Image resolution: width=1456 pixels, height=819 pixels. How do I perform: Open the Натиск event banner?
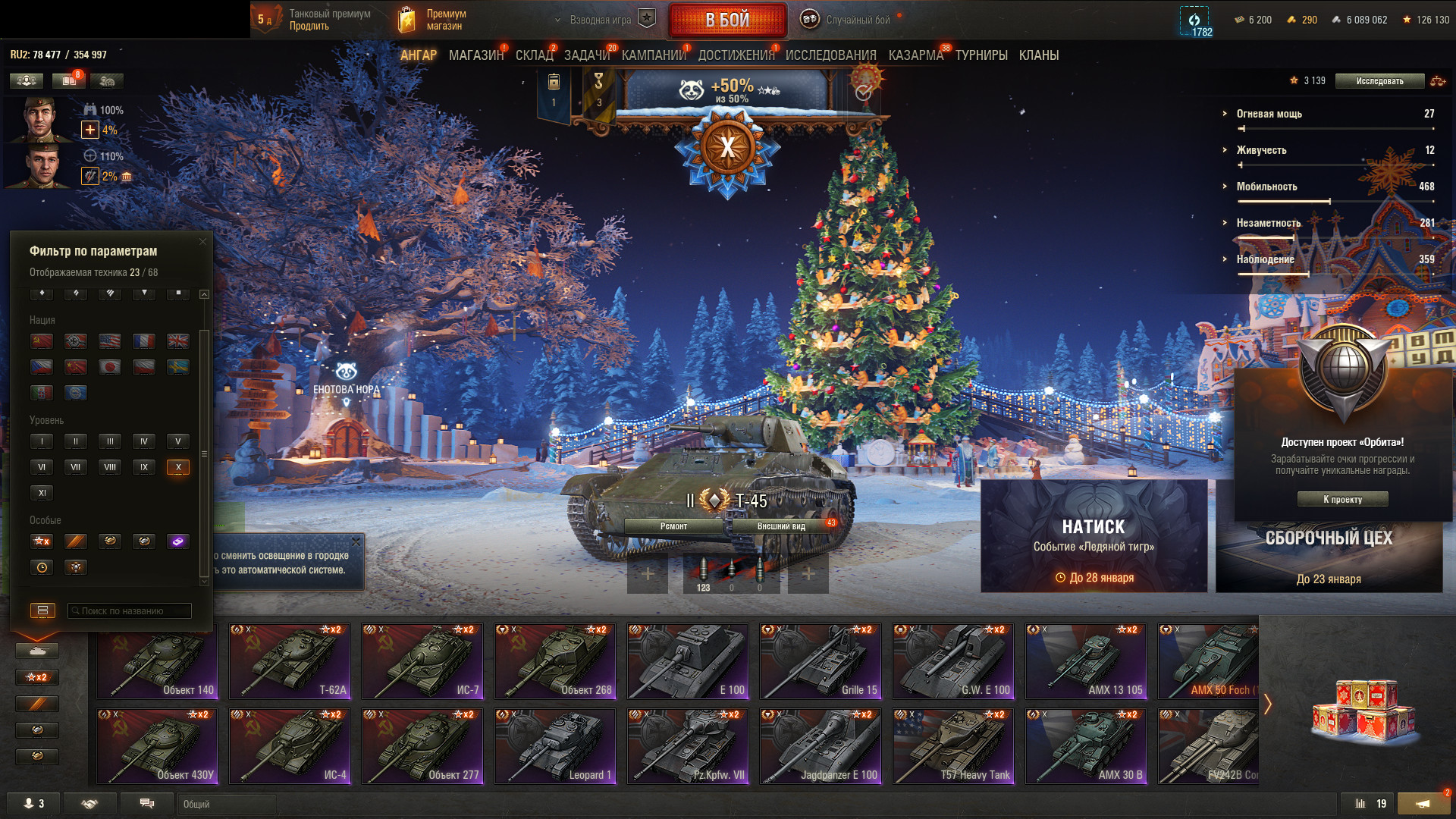tap(1094, 536)
